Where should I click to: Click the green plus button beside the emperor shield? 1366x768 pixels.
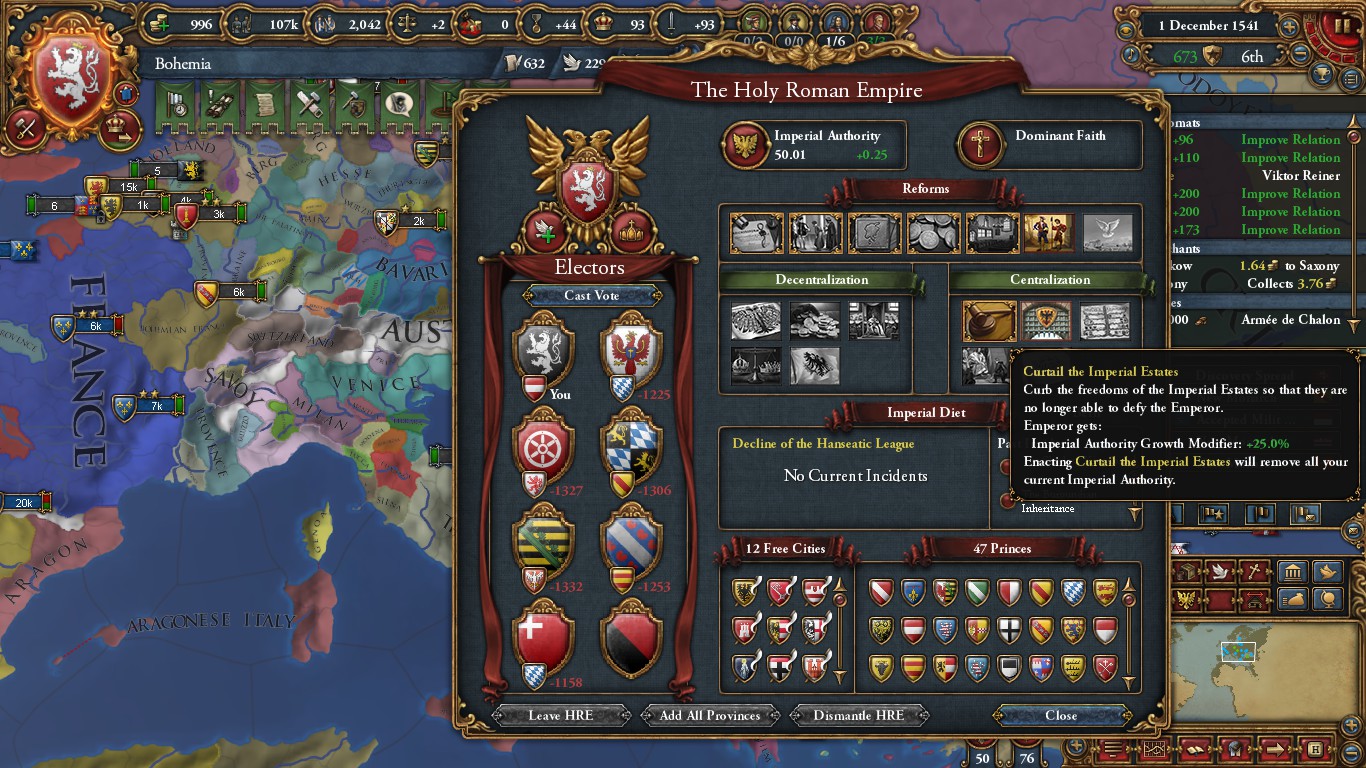pos(543,232)
